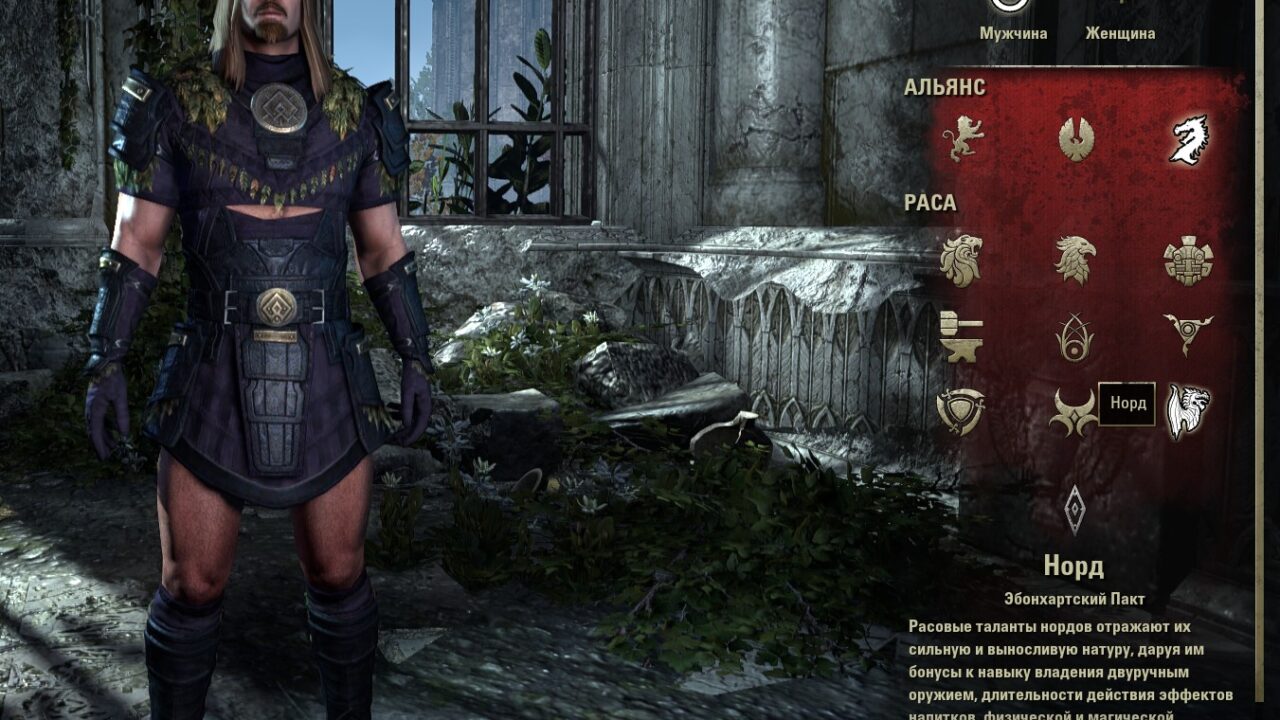Image resolution: width=1280 pixels, height=720 pixels.
Task: Select the eagle alliance emblem
Action: coord(1076,139)
